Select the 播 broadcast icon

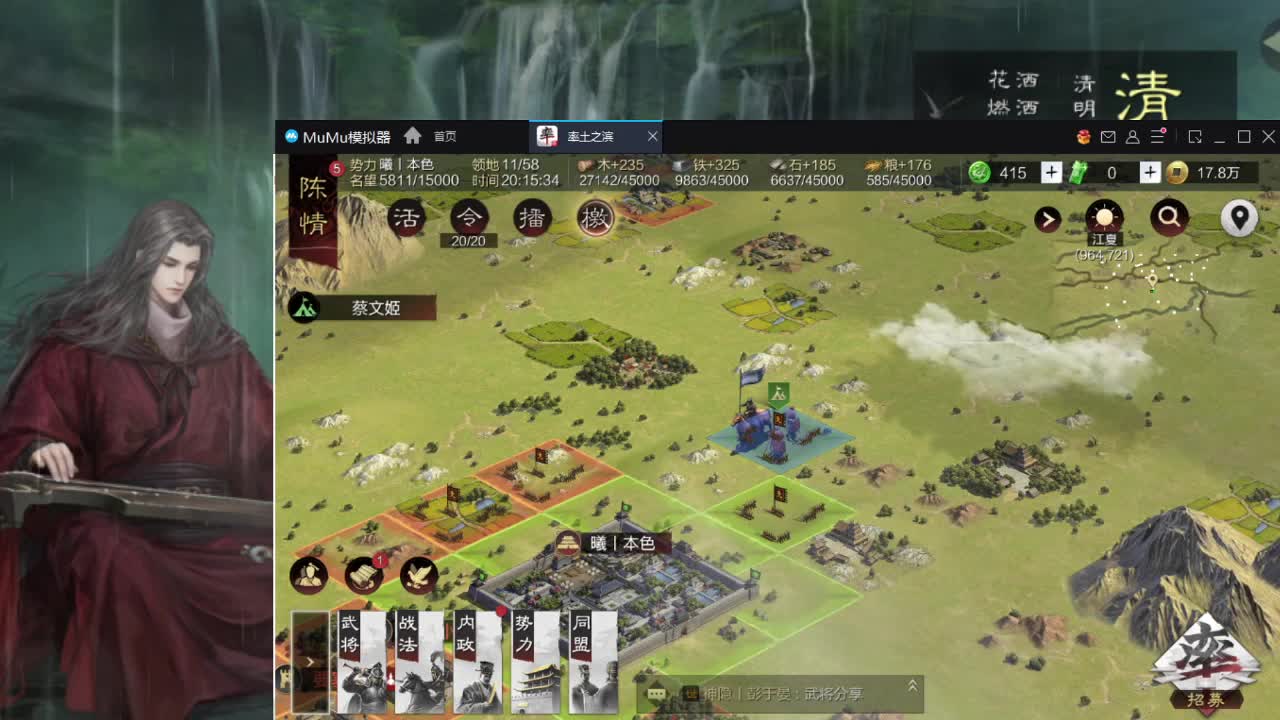tap(532, 217)
